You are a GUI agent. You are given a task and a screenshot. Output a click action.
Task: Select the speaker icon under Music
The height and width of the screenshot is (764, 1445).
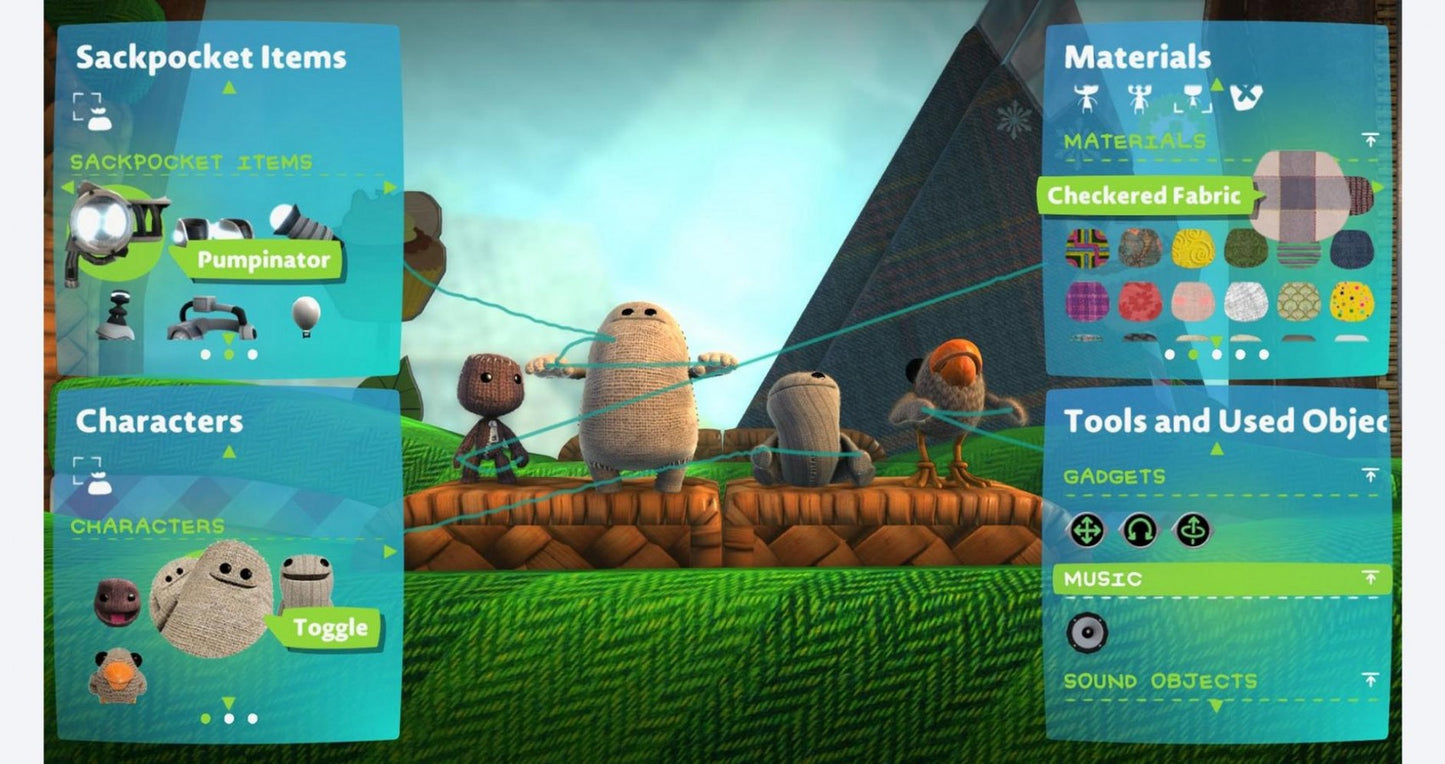(x=1090, y=630)
